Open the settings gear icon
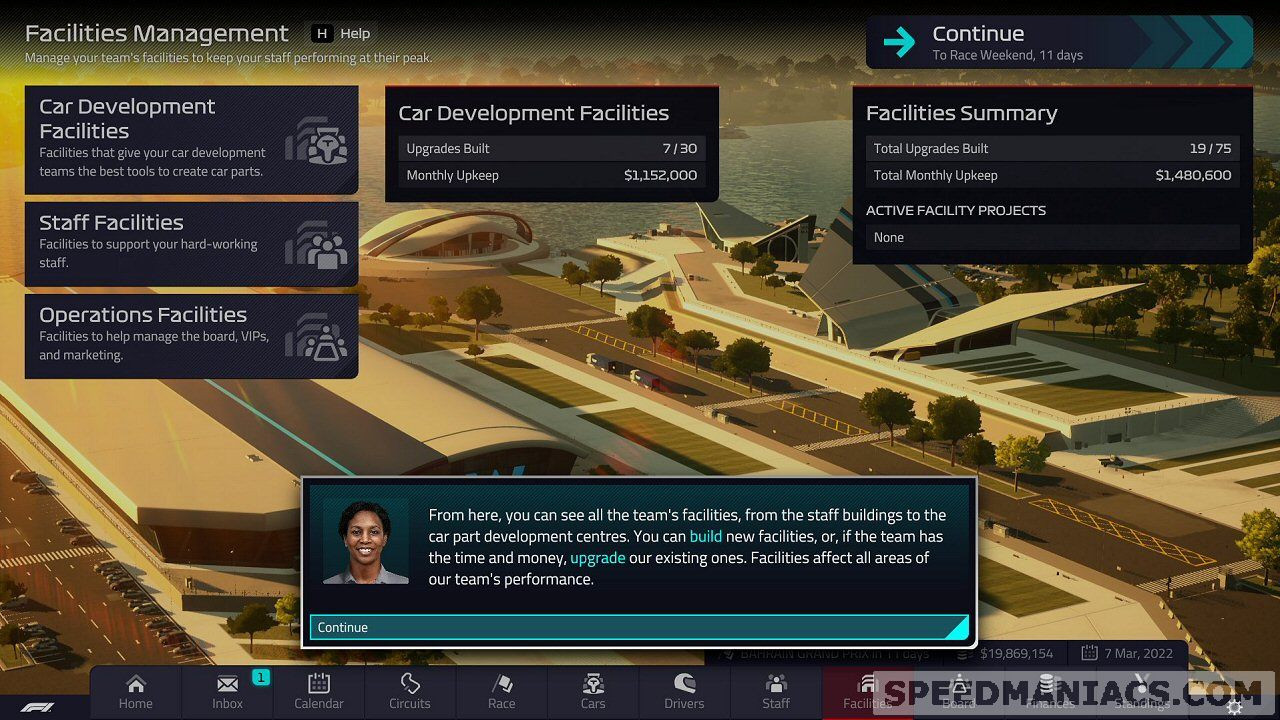Image resolution: width=1280 pixels, height=720 pixels. pos(1235,707)
